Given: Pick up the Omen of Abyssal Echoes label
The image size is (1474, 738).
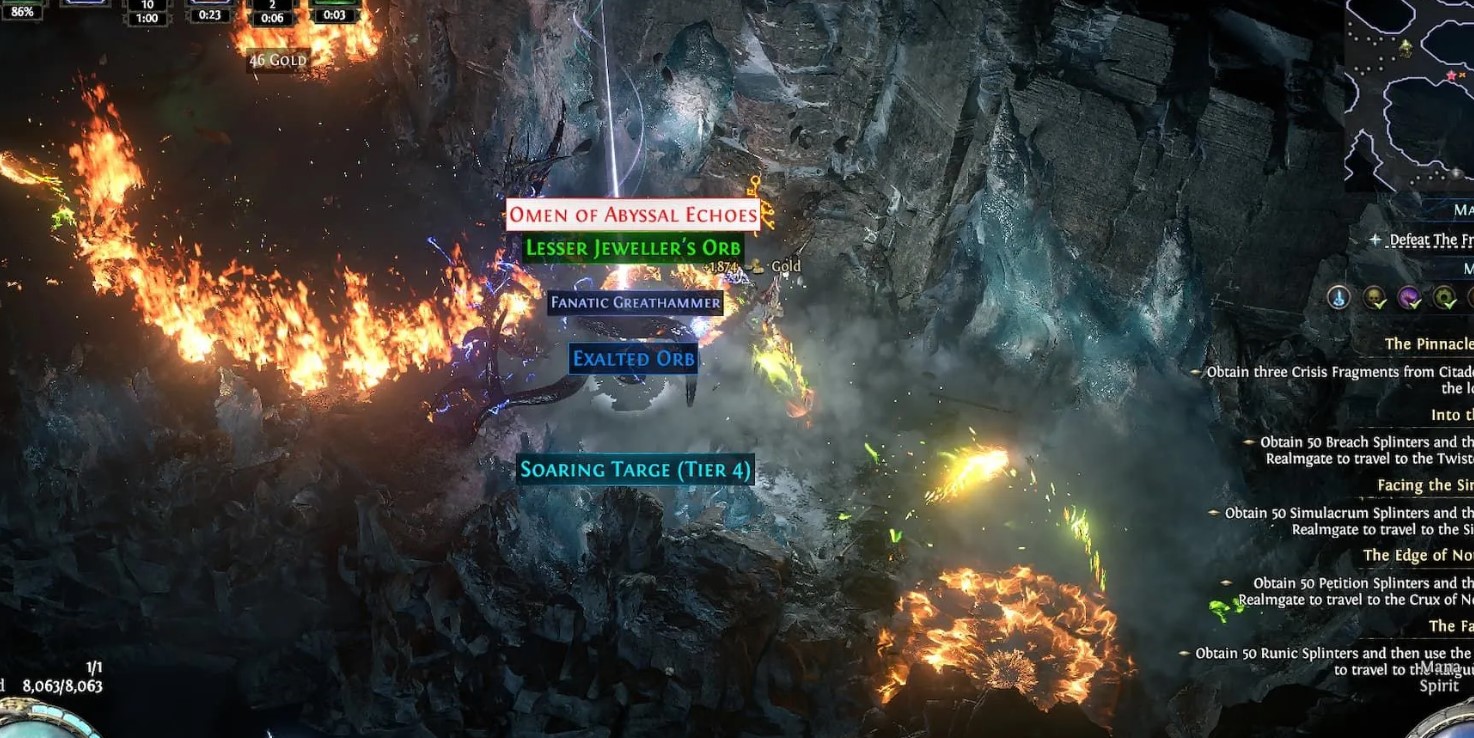Looking at the screenshot, I should pyautogui.click(x=632, y=215).
